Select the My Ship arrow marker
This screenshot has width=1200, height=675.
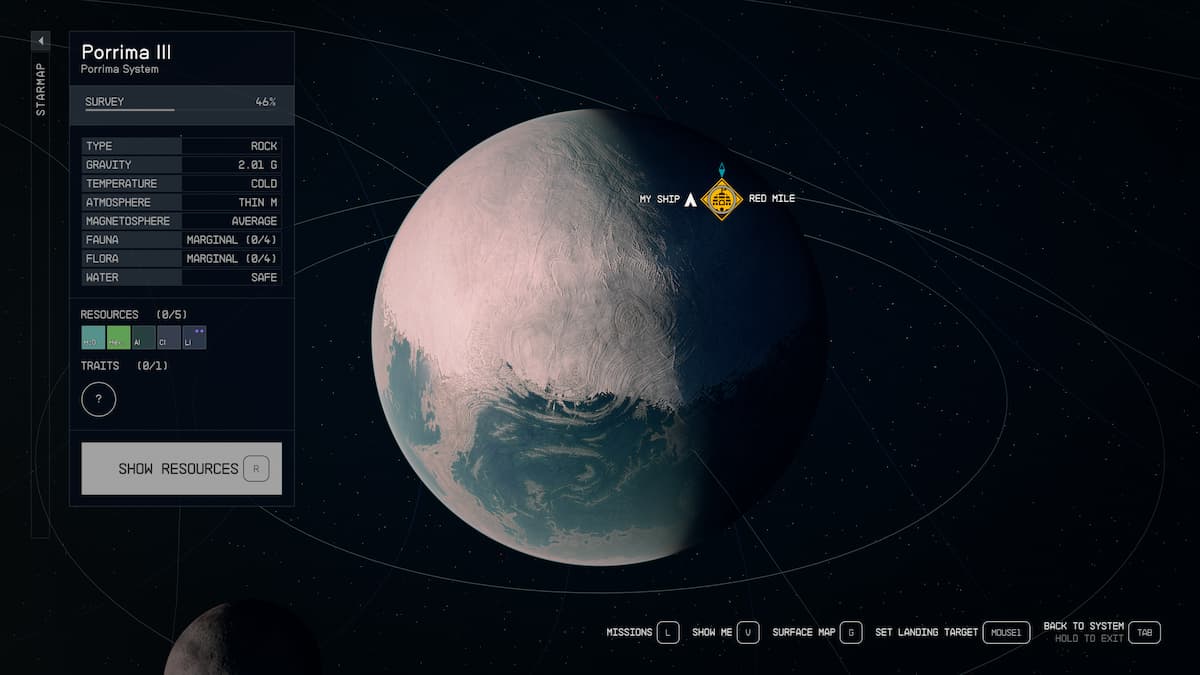point(689,199)
